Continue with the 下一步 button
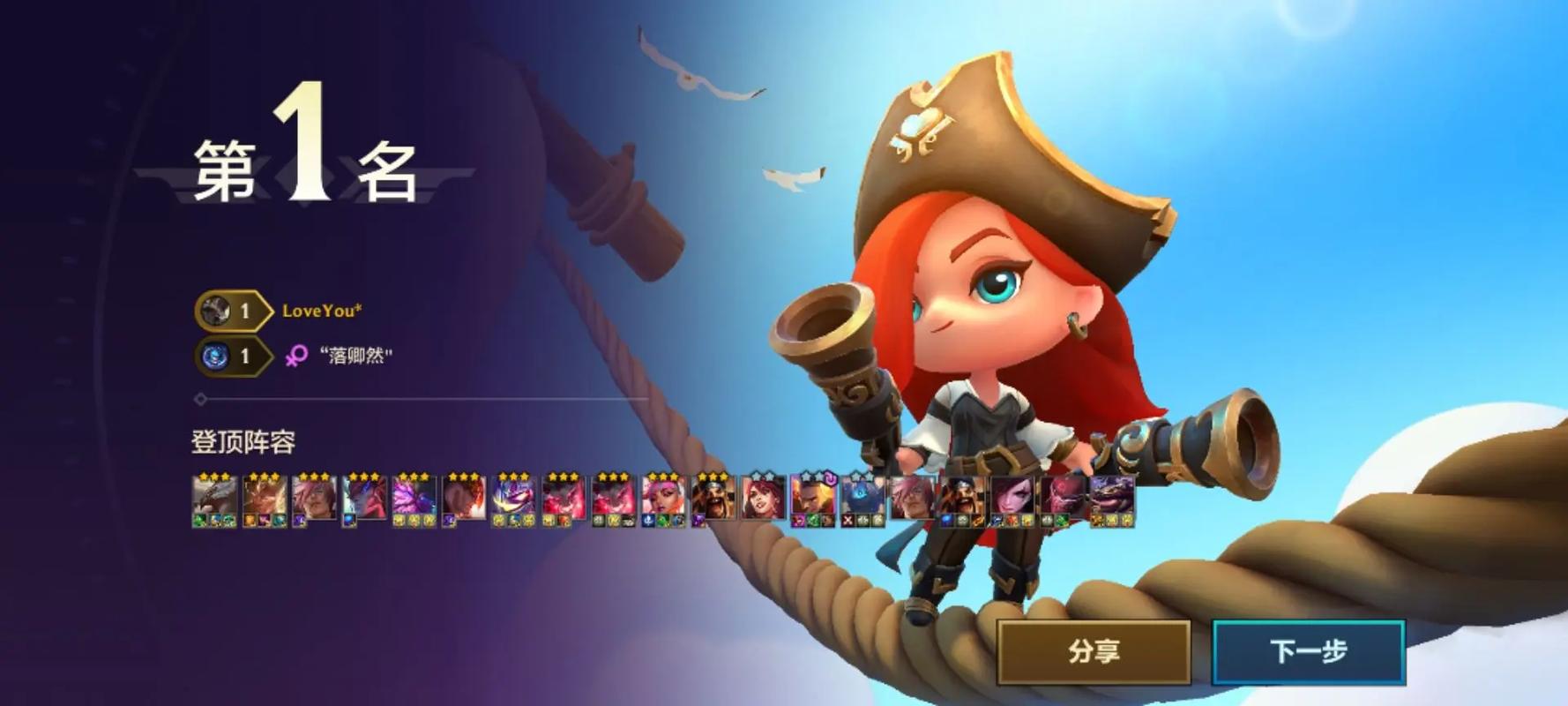The width and height of the screenshot is (1568, 706). pyautogui.click(x=1309, y=652)
